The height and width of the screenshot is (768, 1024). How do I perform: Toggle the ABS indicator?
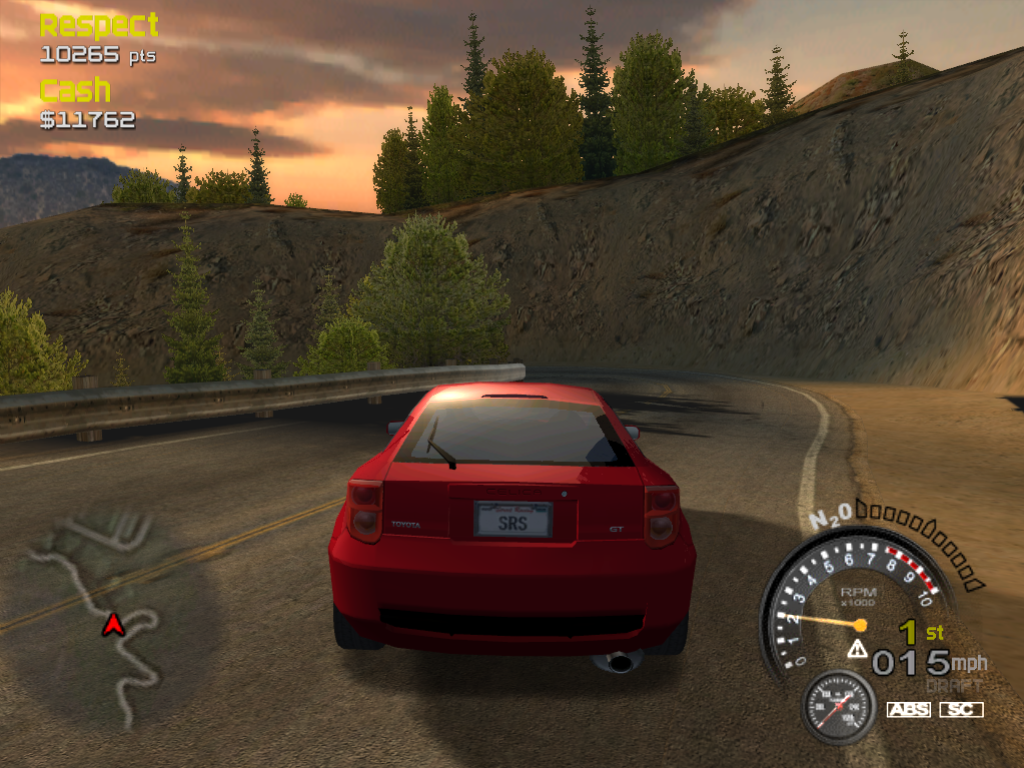(x=908, y=710)
